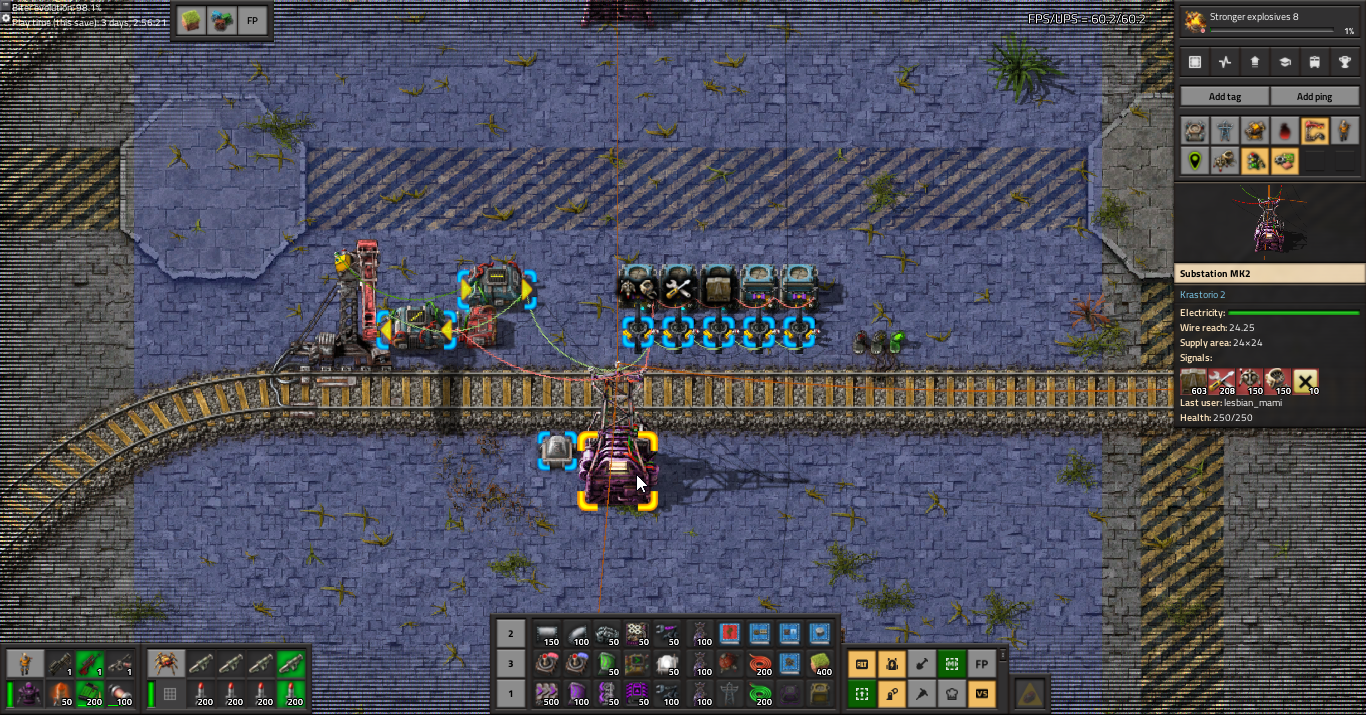Switch to quickbar row 2

click(x=510, y=633)
